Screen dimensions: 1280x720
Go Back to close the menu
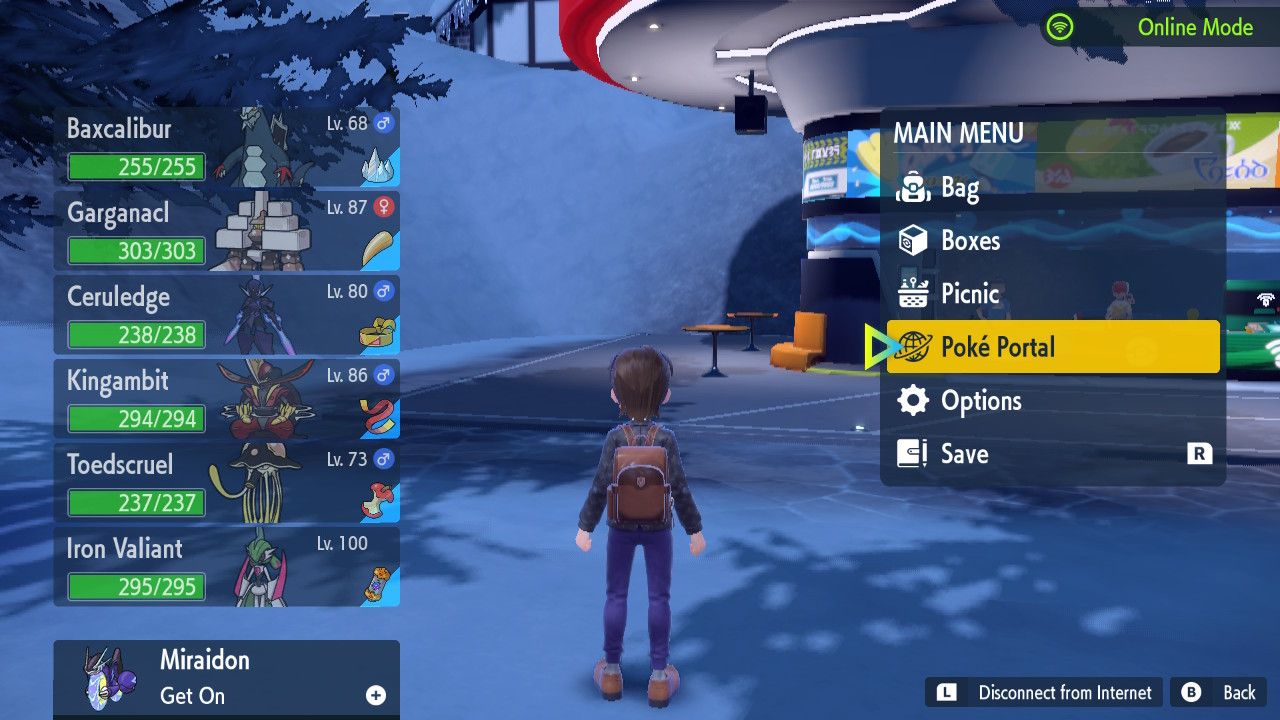click(1219, 692)
